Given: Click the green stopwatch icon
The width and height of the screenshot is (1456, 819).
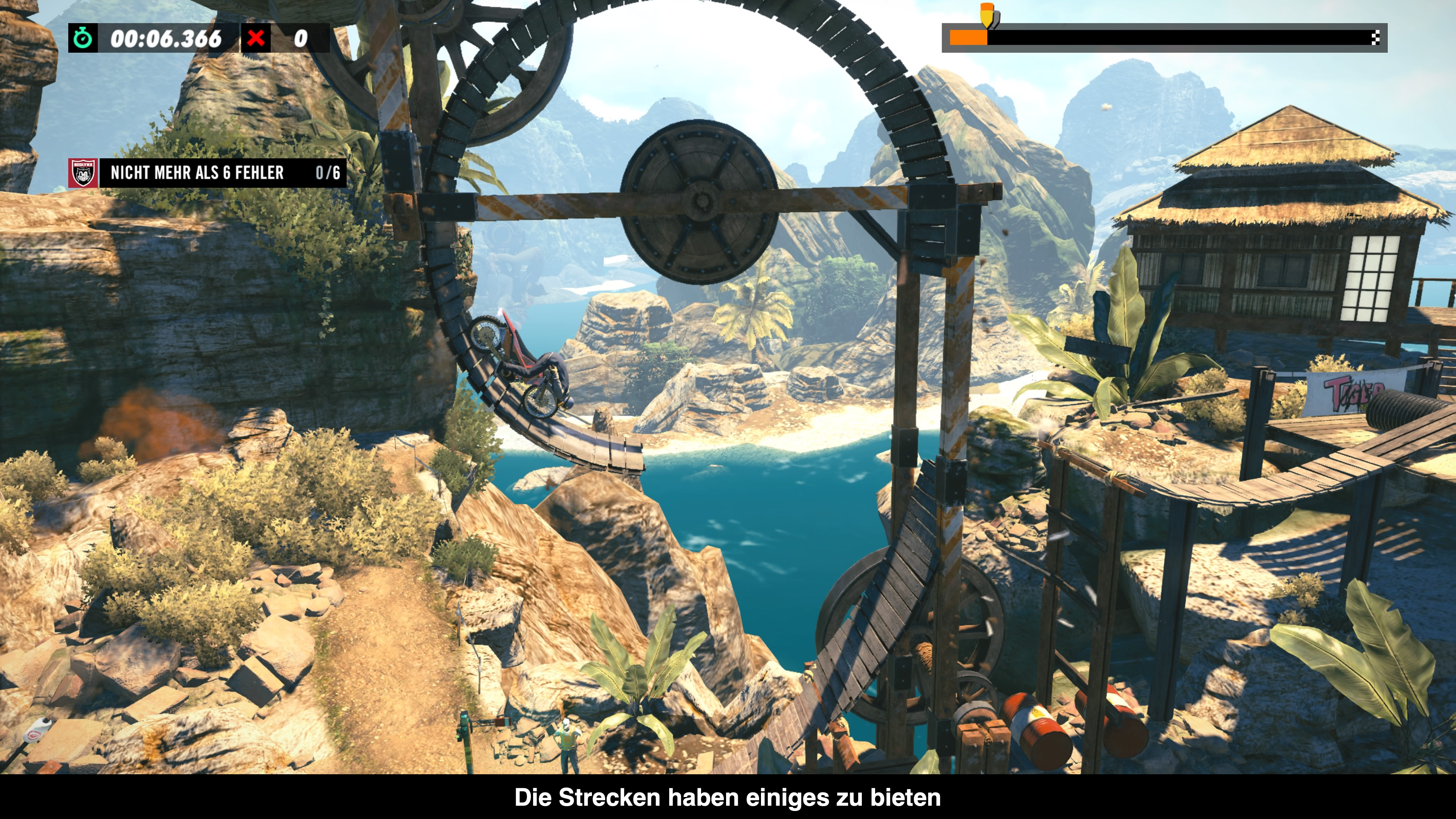Looking at the screenshot, I should pos(83,38).
